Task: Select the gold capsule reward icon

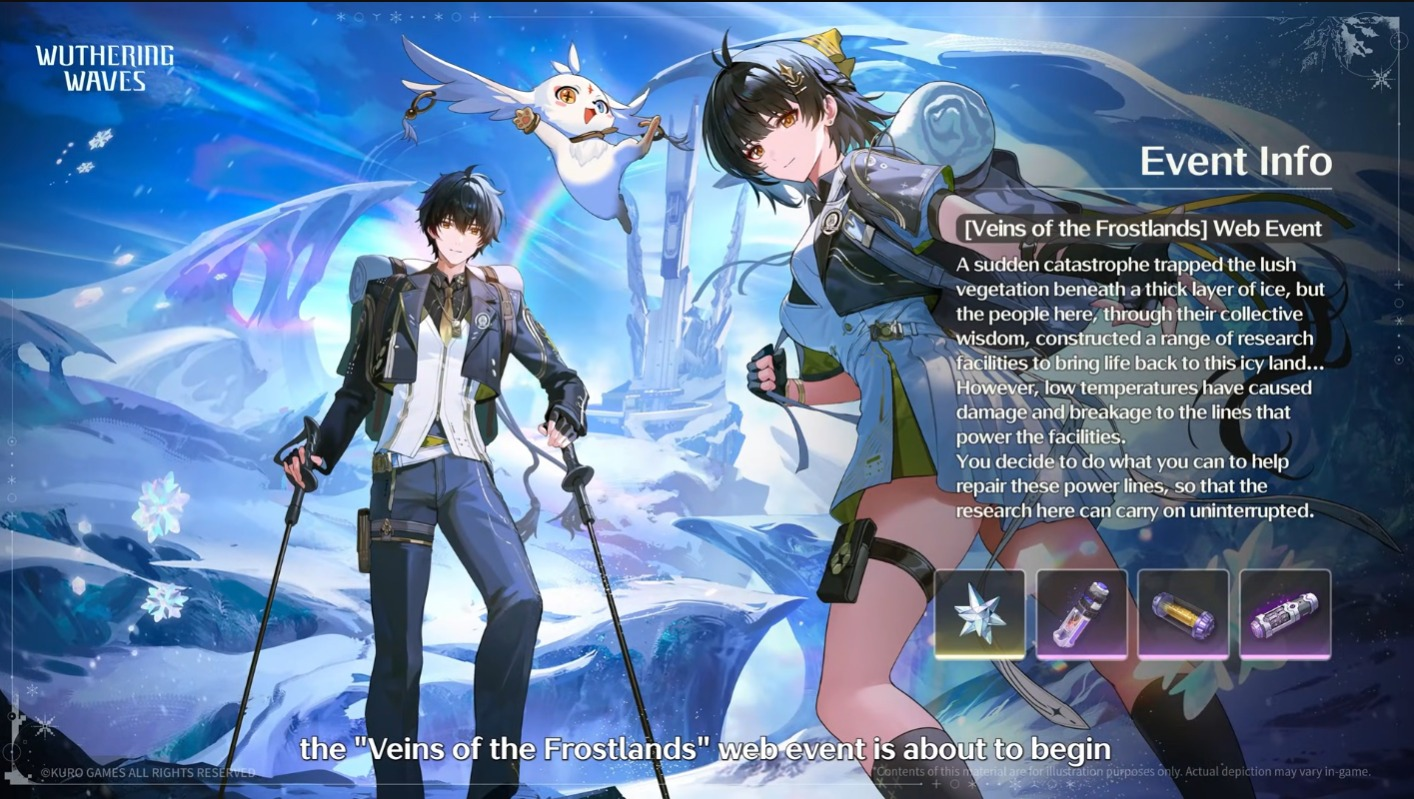Action: [1183, 614]
